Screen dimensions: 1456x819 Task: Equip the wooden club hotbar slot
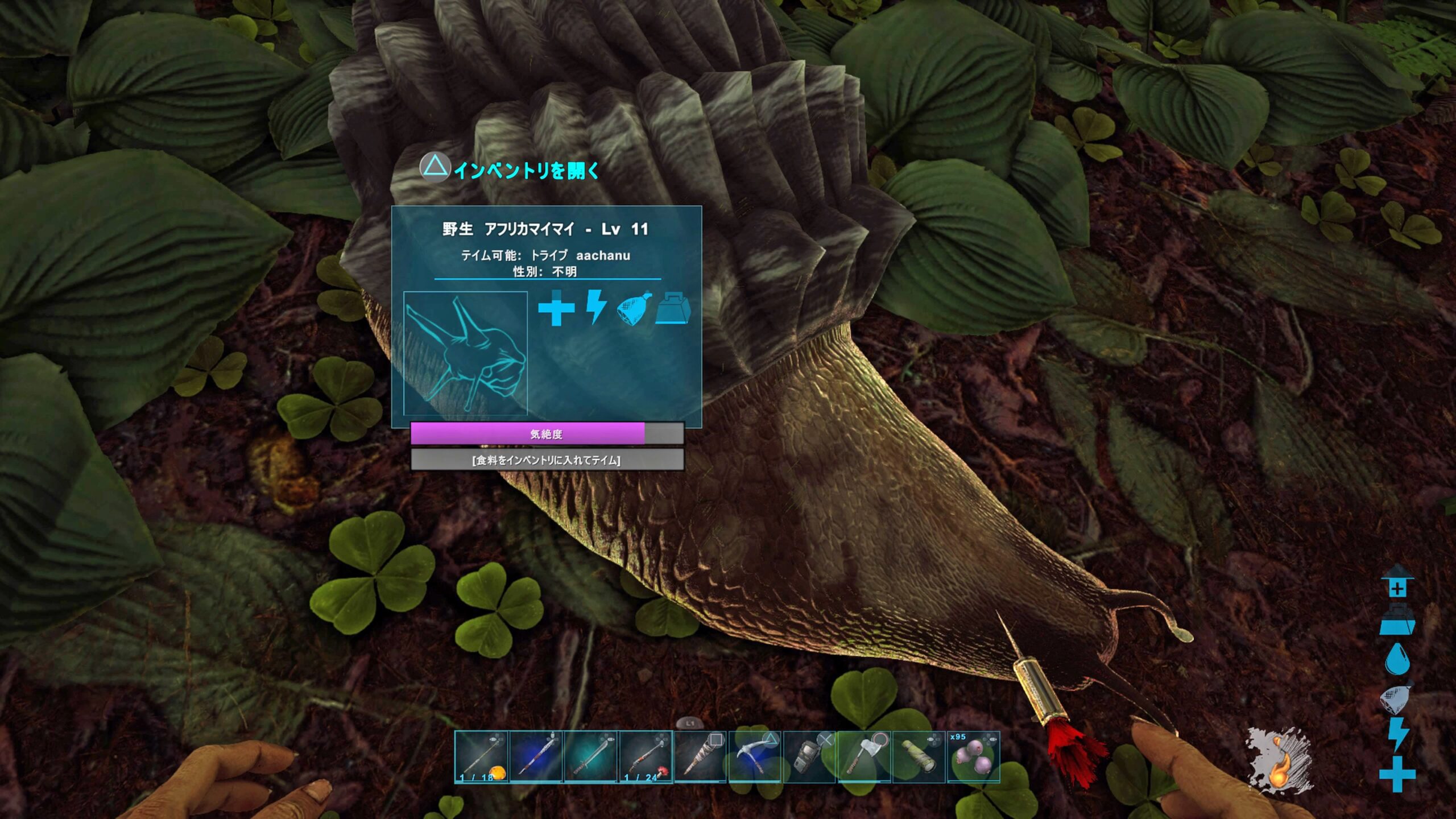click(x=700, y=757)
